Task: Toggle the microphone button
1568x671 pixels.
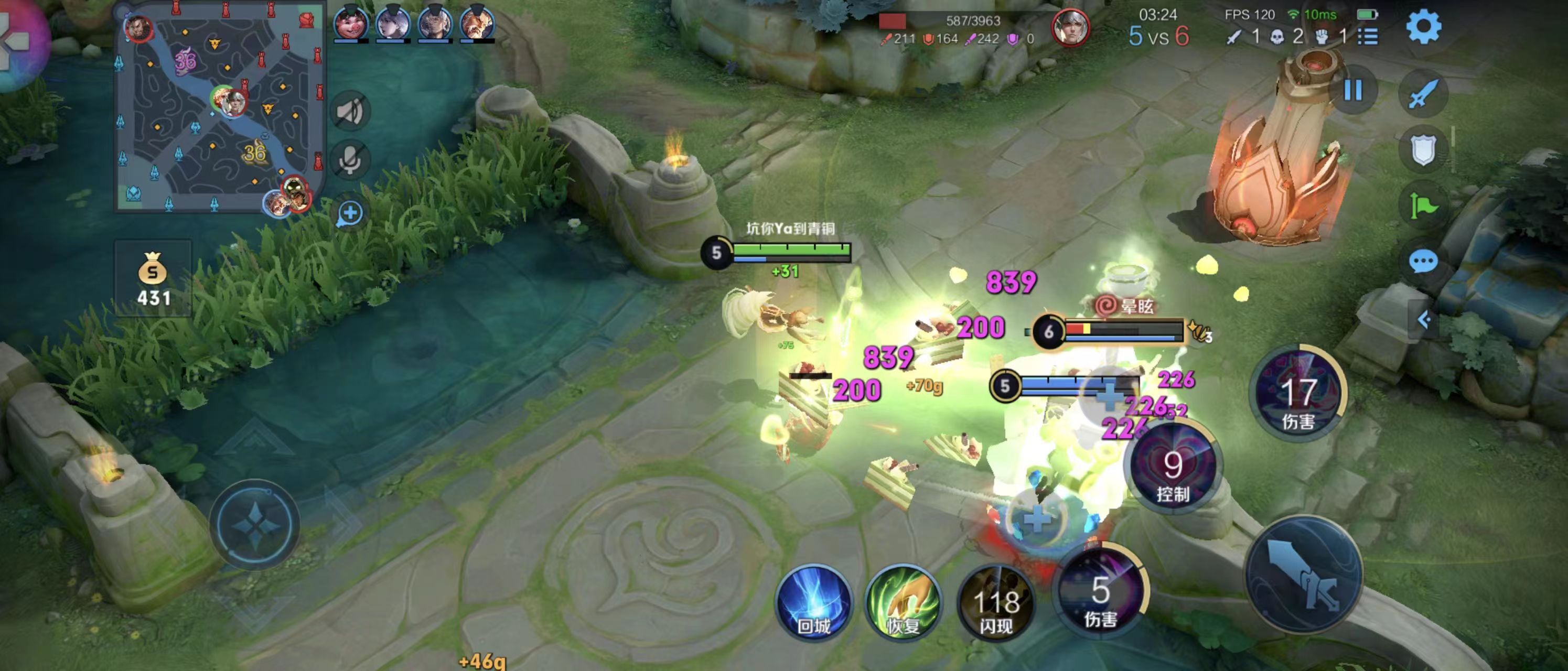Action: click(x=350, y=160)
